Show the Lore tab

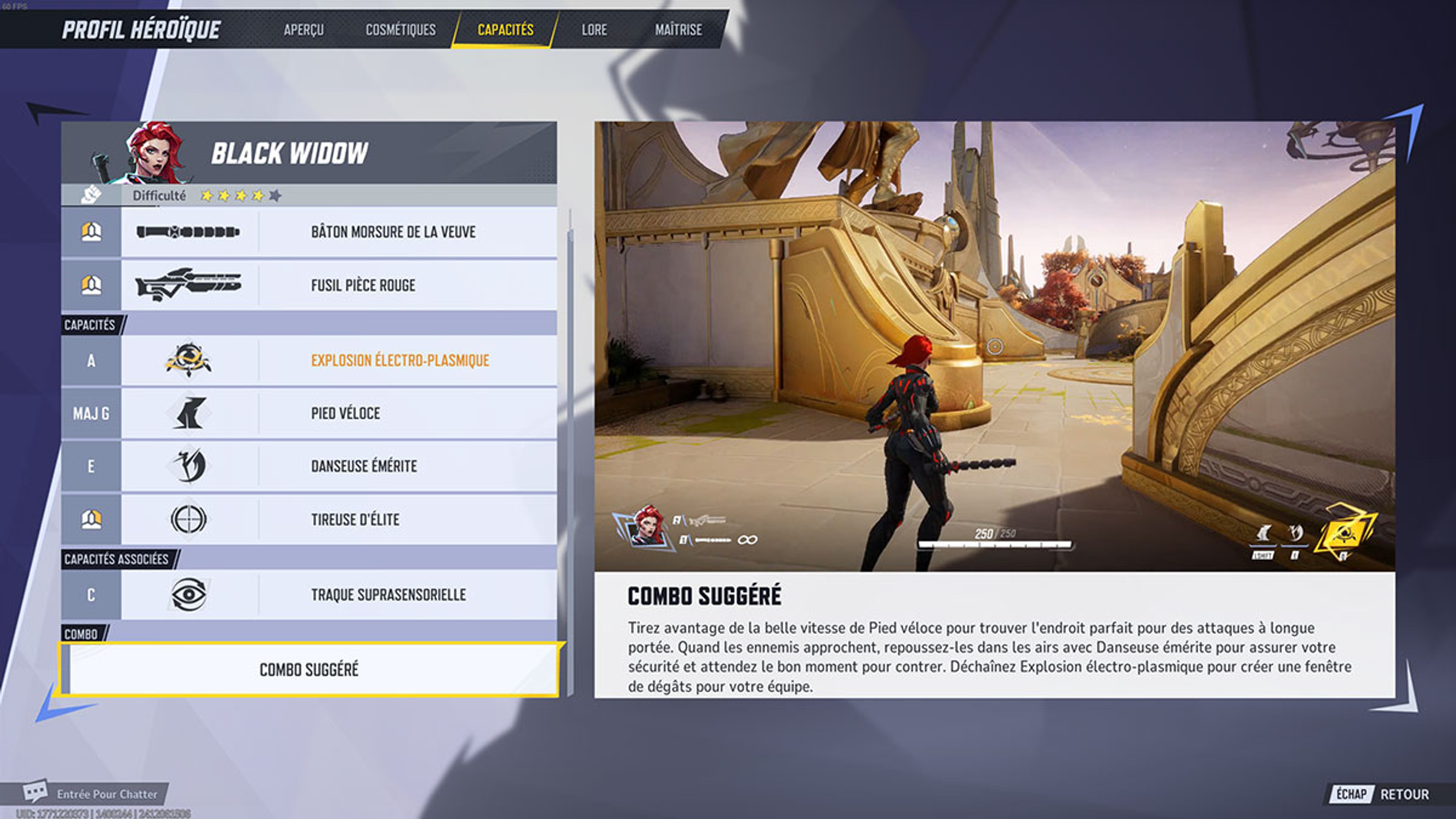pyautogui.click(x=594, y=30)
